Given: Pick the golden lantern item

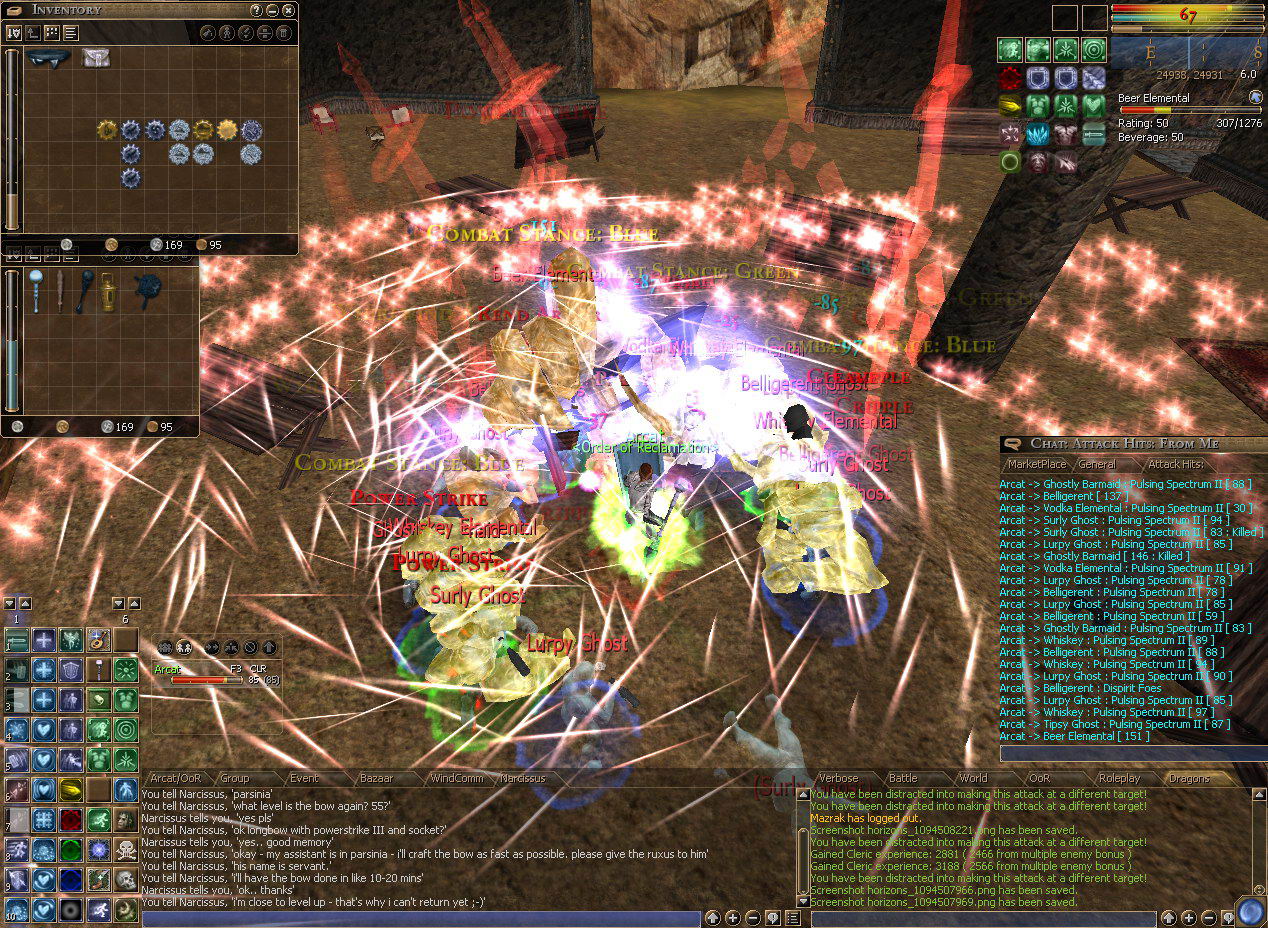Looking at the screenshot, I should 107,291.
